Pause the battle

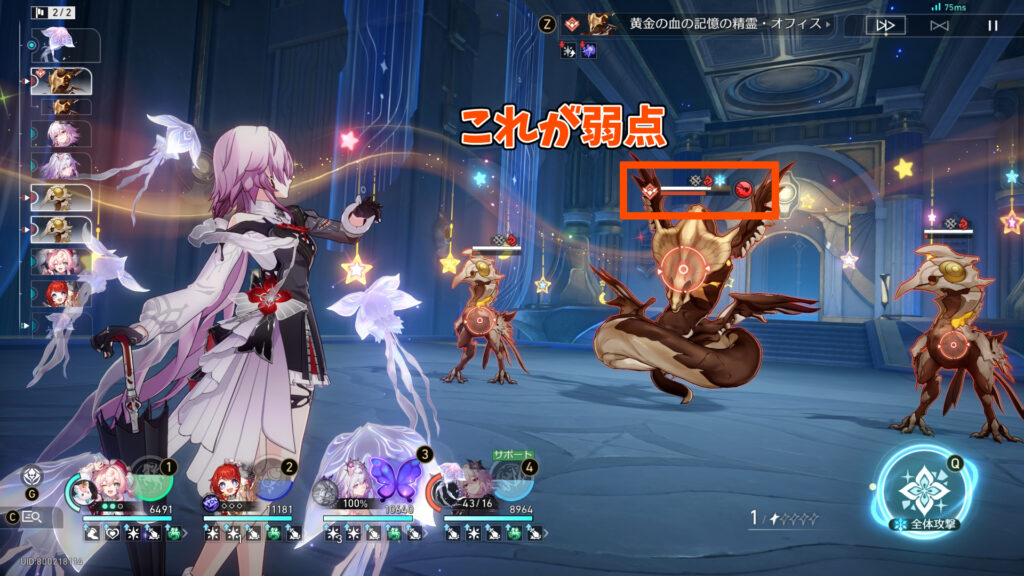click(993, 26)
